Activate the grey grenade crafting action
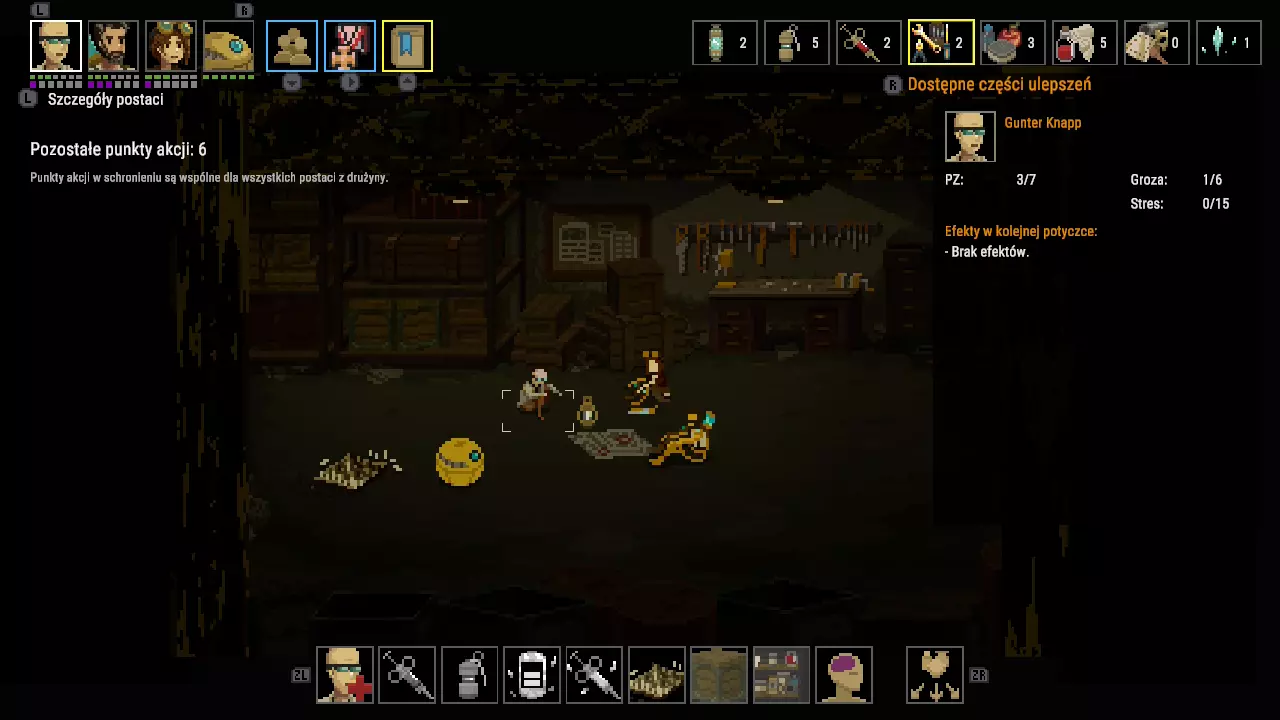This screenshot has width=1280, height=720. 470,675
